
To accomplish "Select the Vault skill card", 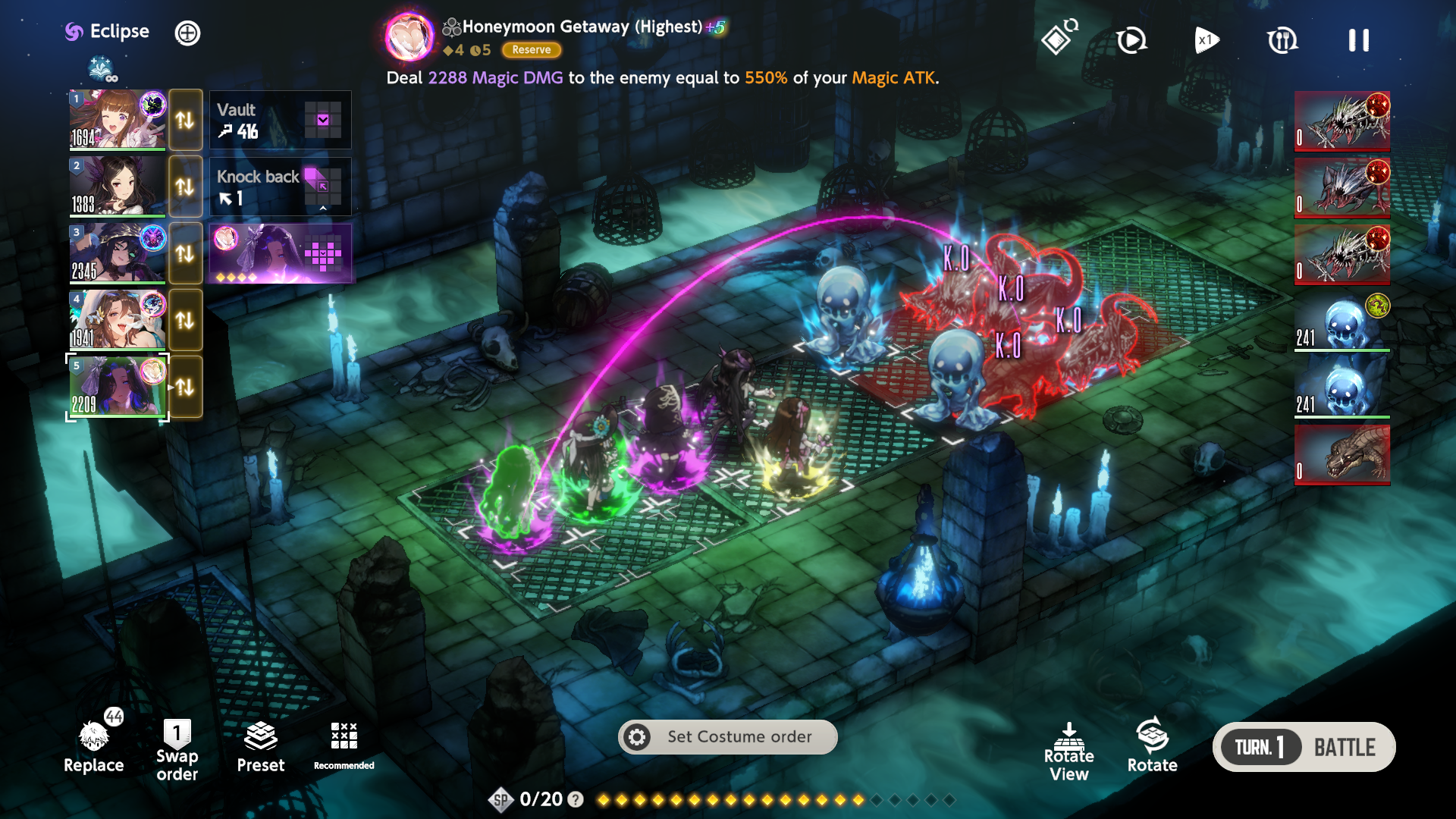I will click(280, 120).
